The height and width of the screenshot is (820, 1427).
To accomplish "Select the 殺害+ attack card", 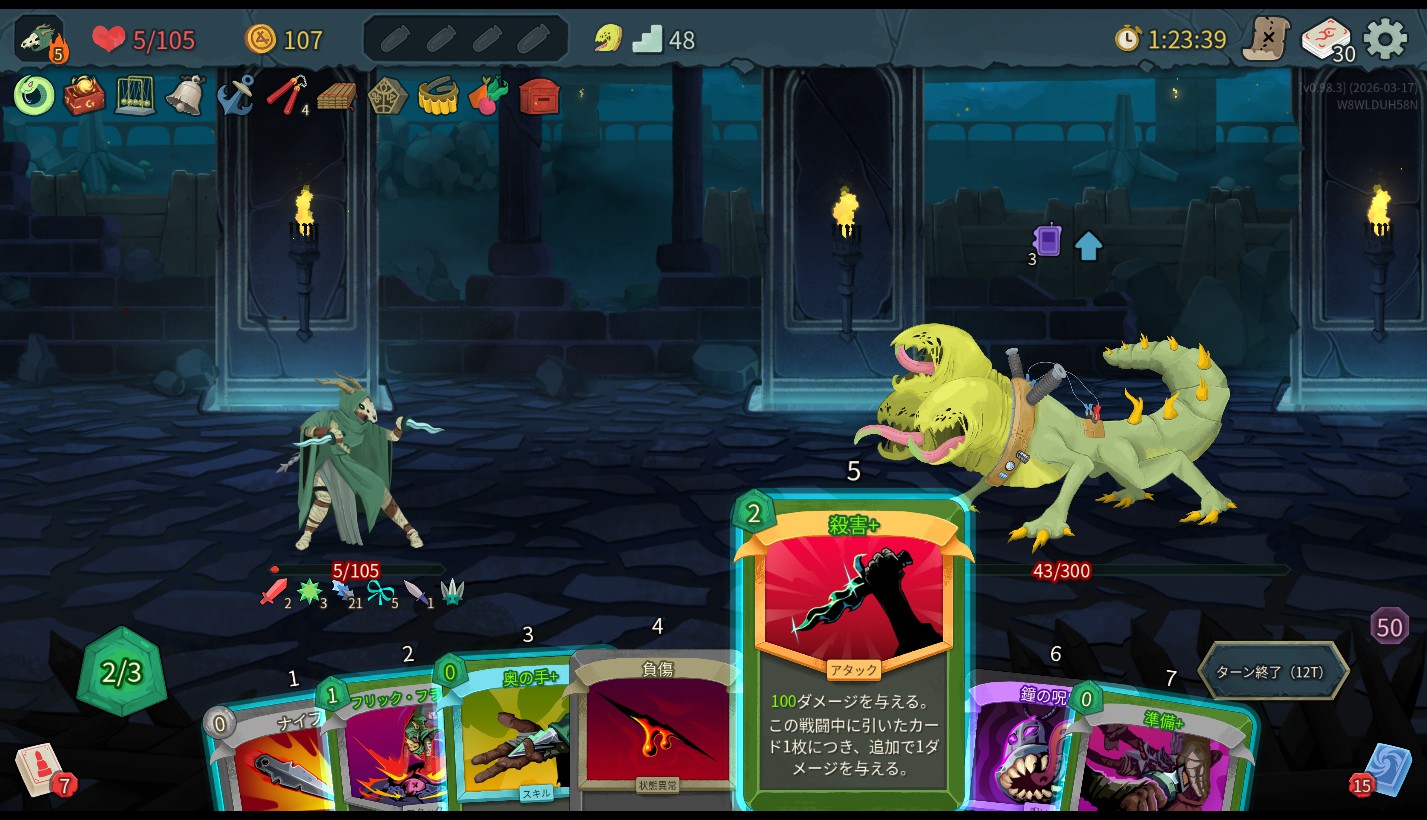I will (852, 648).
